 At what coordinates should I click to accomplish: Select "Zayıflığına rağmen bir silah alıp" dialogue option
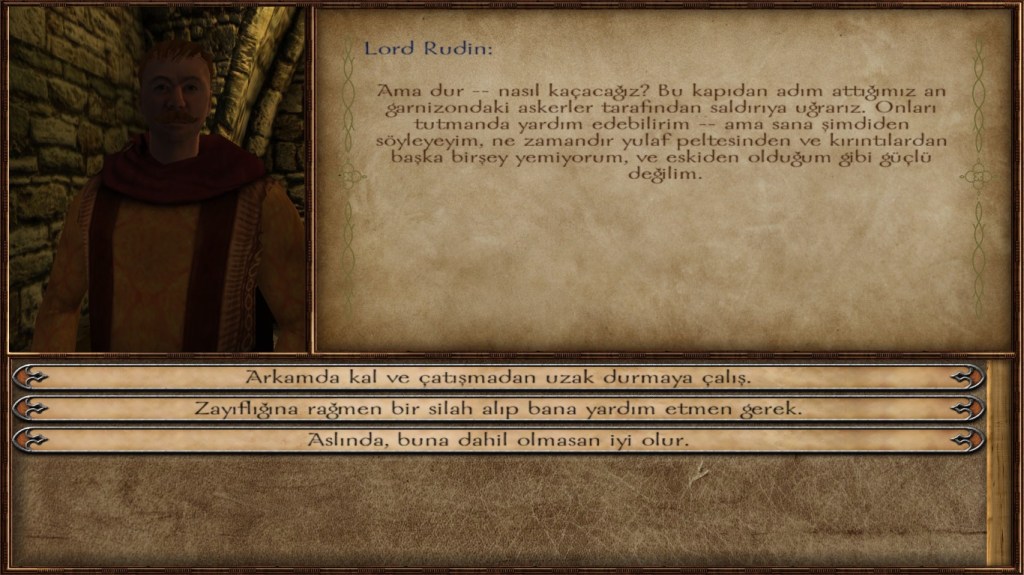(x=498, y=409)
